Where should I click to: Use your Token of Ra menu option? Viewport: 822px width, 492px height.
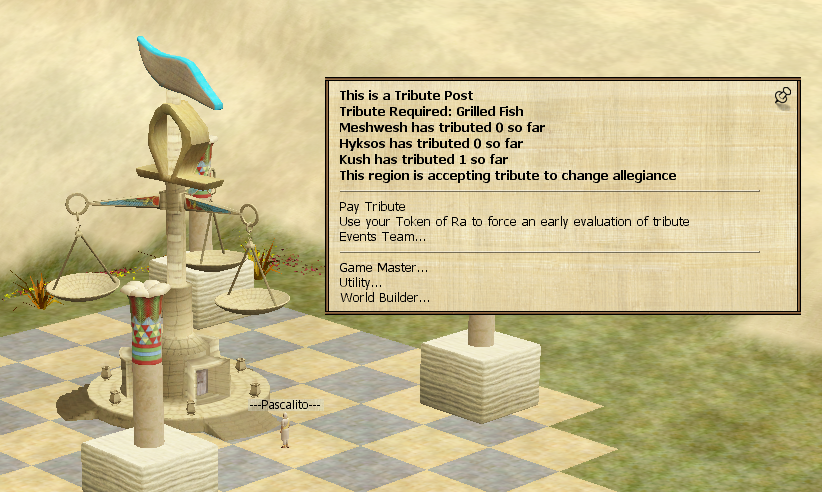(x=514, y=221)
